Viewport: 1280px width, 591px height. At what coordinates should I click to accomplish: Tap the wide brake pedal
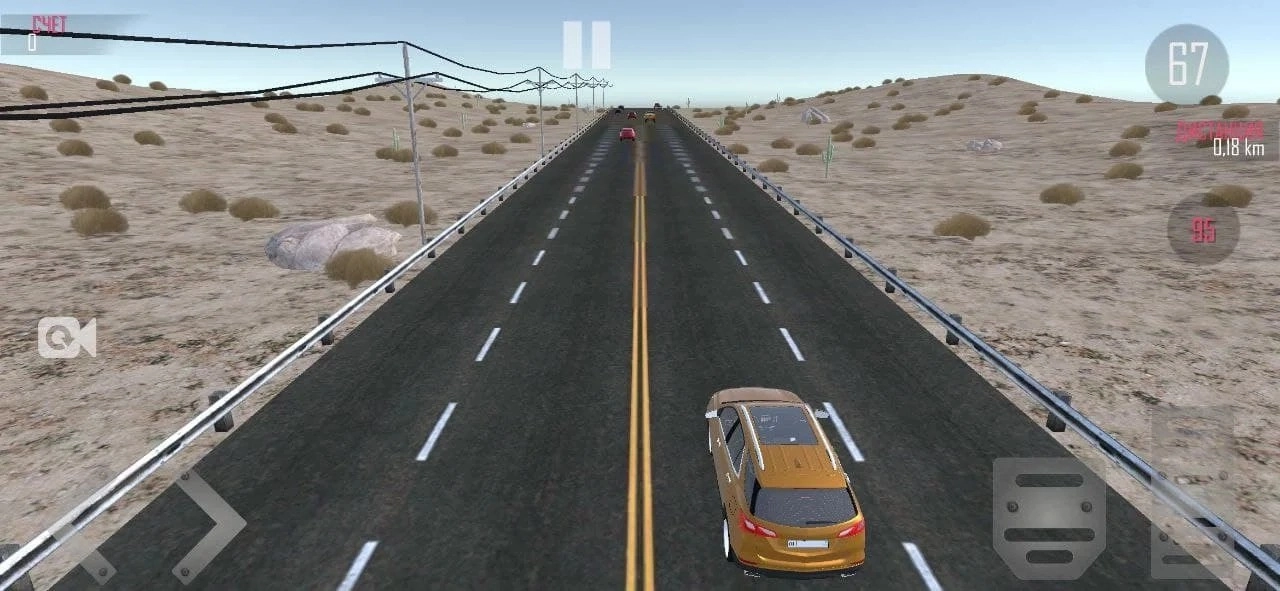coord(1049,519)
